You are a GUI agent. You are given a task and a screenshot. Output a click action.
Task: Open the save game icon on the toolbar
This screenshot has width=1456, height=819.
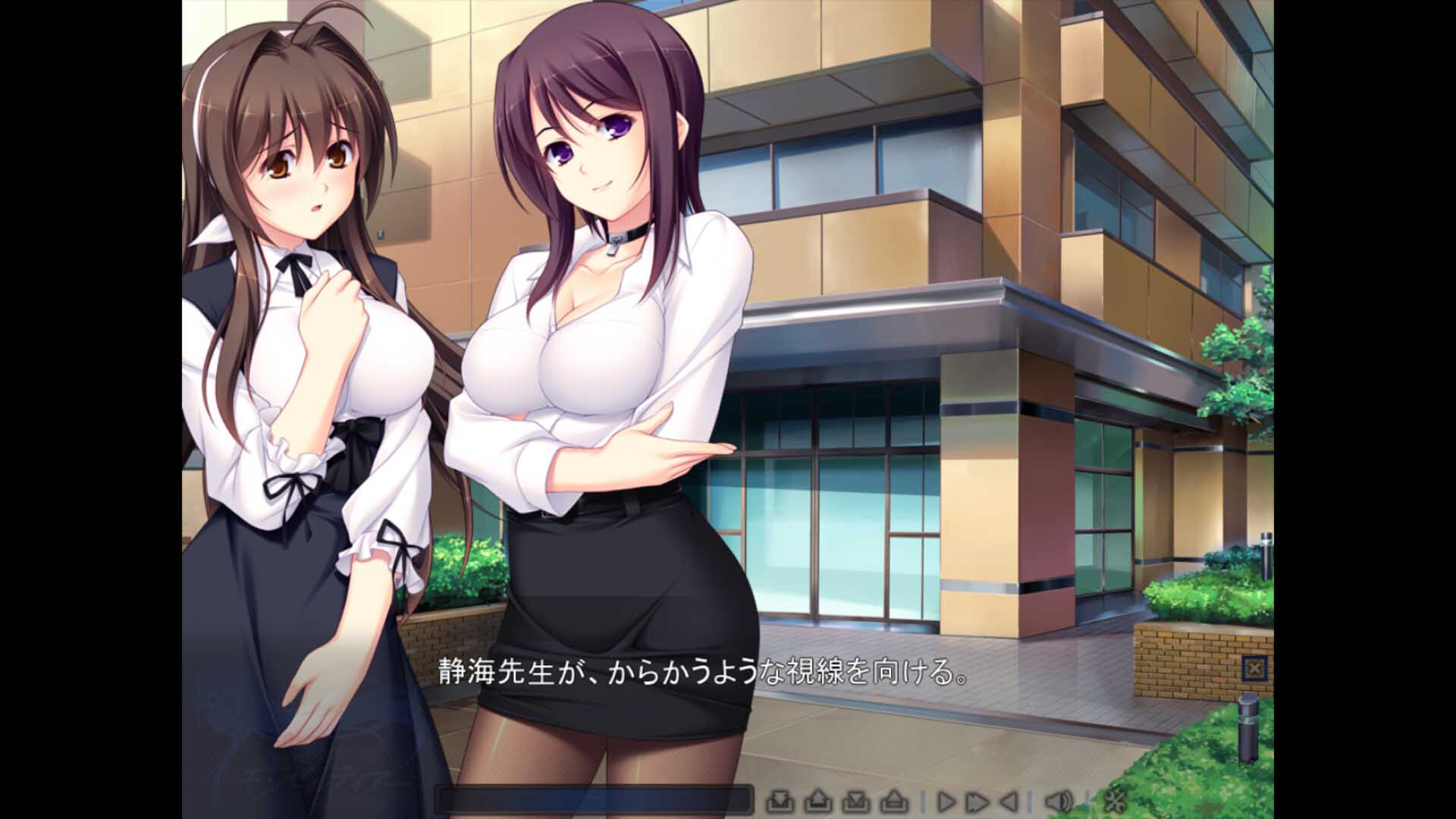tap(855, 801)
